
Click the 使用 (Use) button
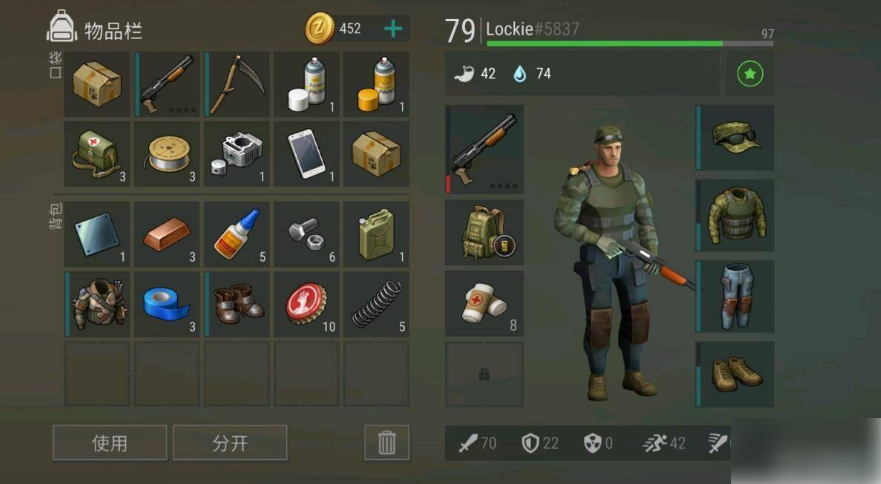[x=110, y=442]
